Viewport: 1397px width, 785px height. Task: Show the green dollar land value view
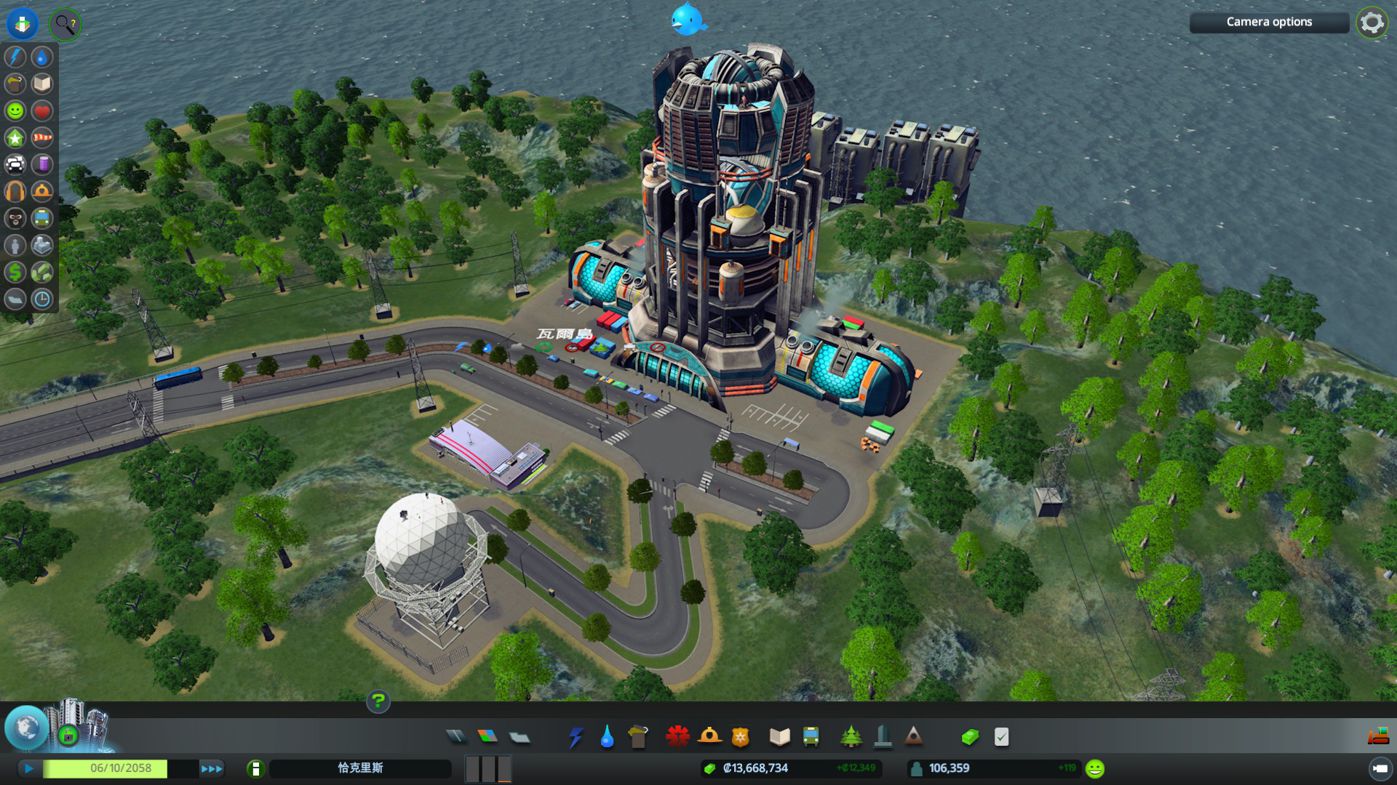pos(15,271)
